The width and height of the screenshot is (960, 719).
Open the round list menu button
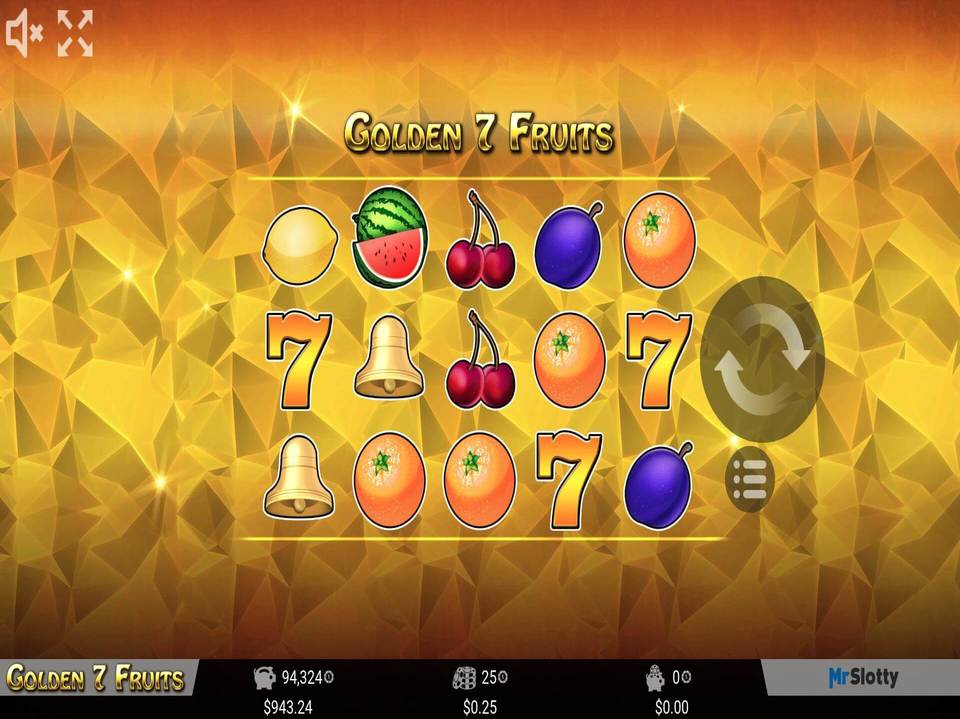[749, 480]
